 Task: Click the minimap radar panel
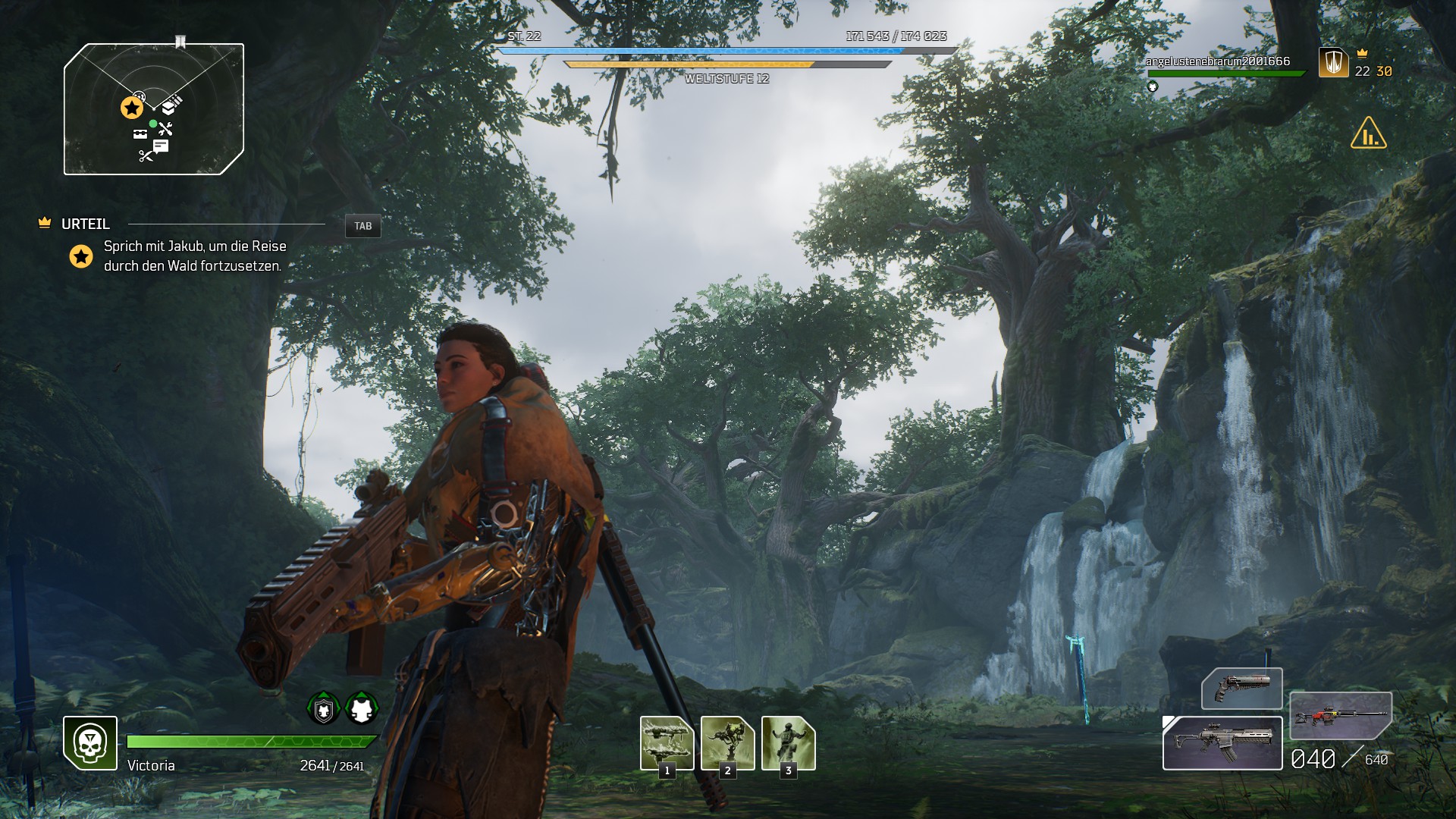click(x=154, y=109)
